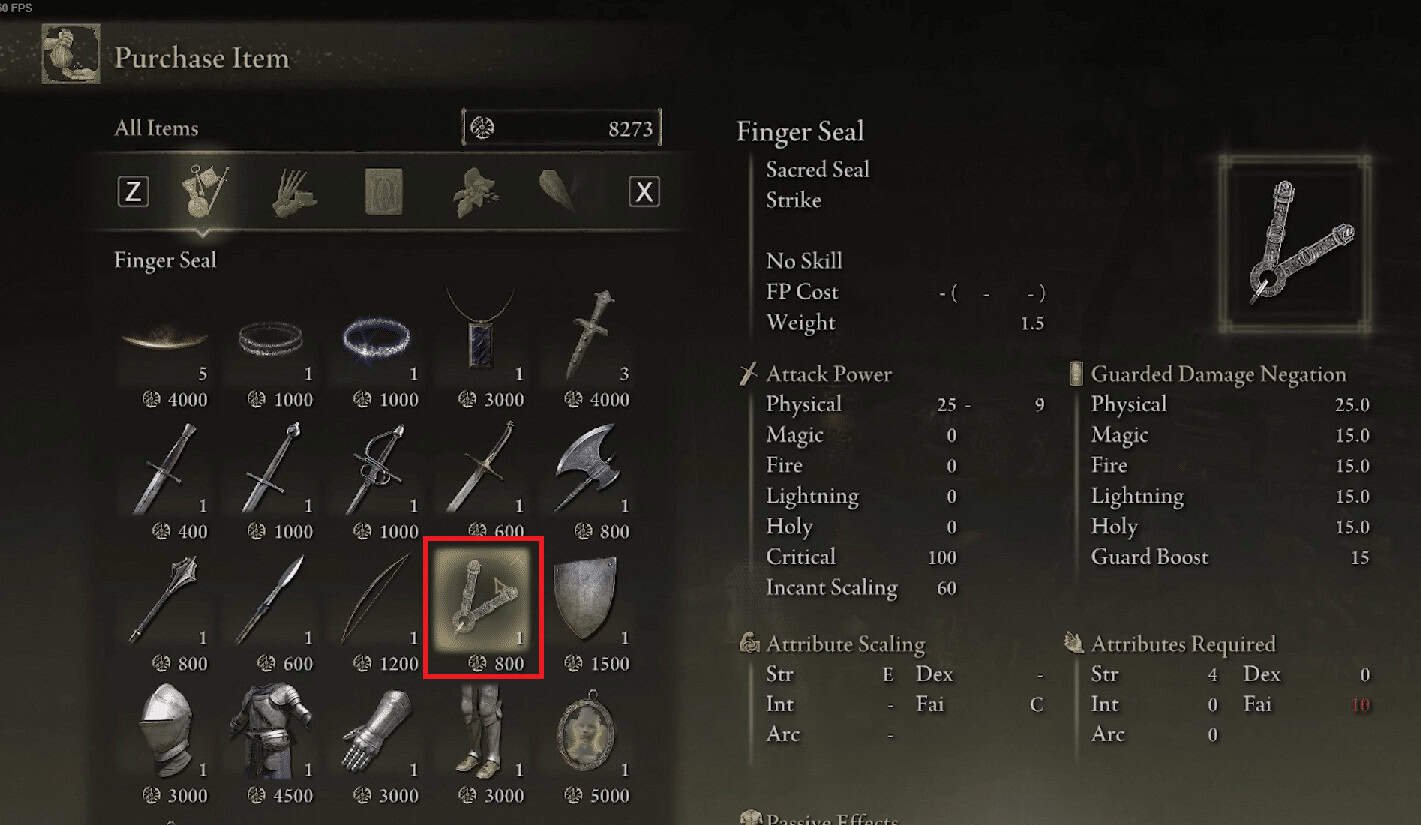Select the battle axe
Screen dimensions: 1421x825
click(x=589, y=470)
